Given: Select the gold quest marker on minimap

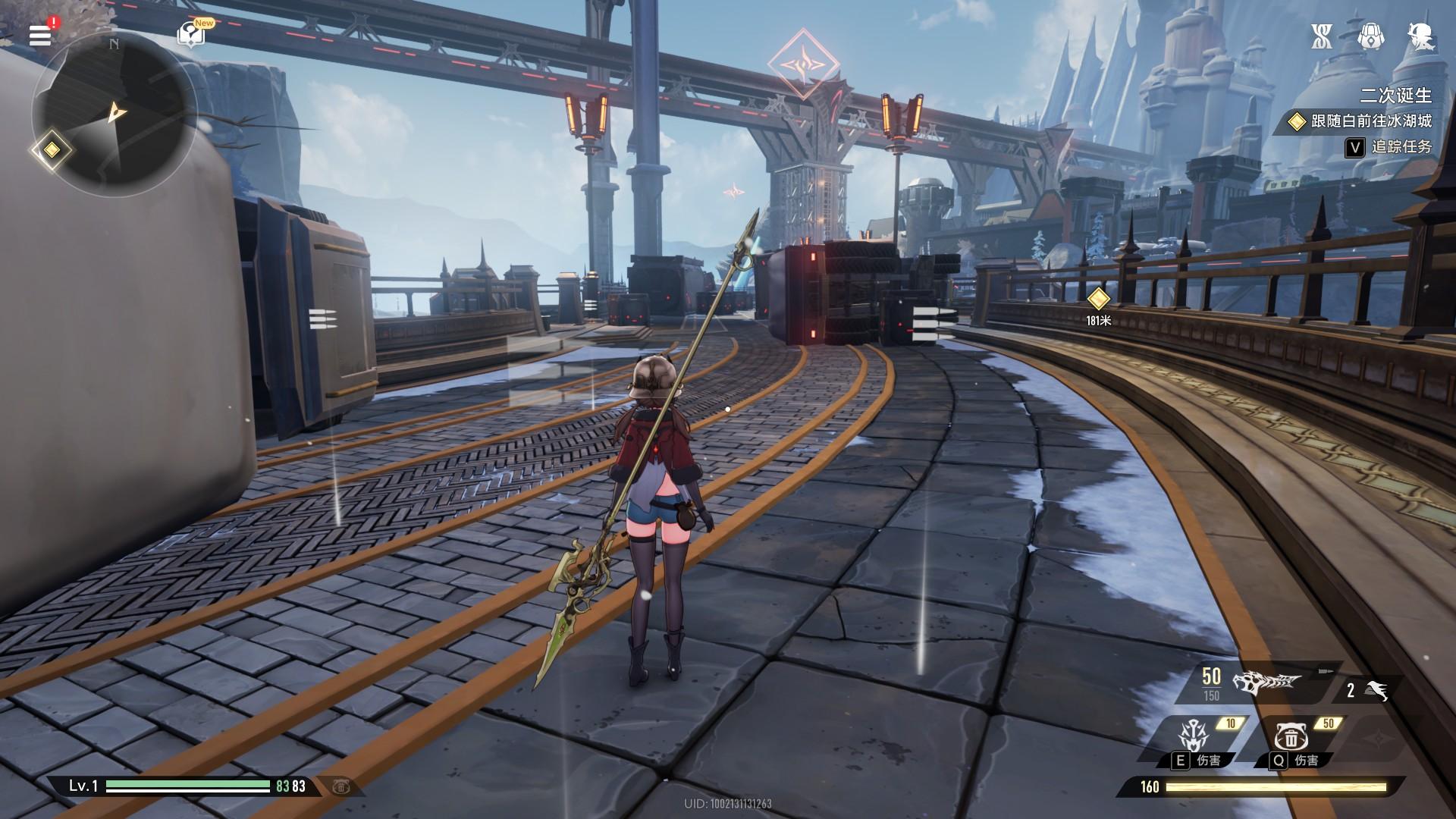Looking at the screenshot, I should pyautogui.click(x=52, y=149).
